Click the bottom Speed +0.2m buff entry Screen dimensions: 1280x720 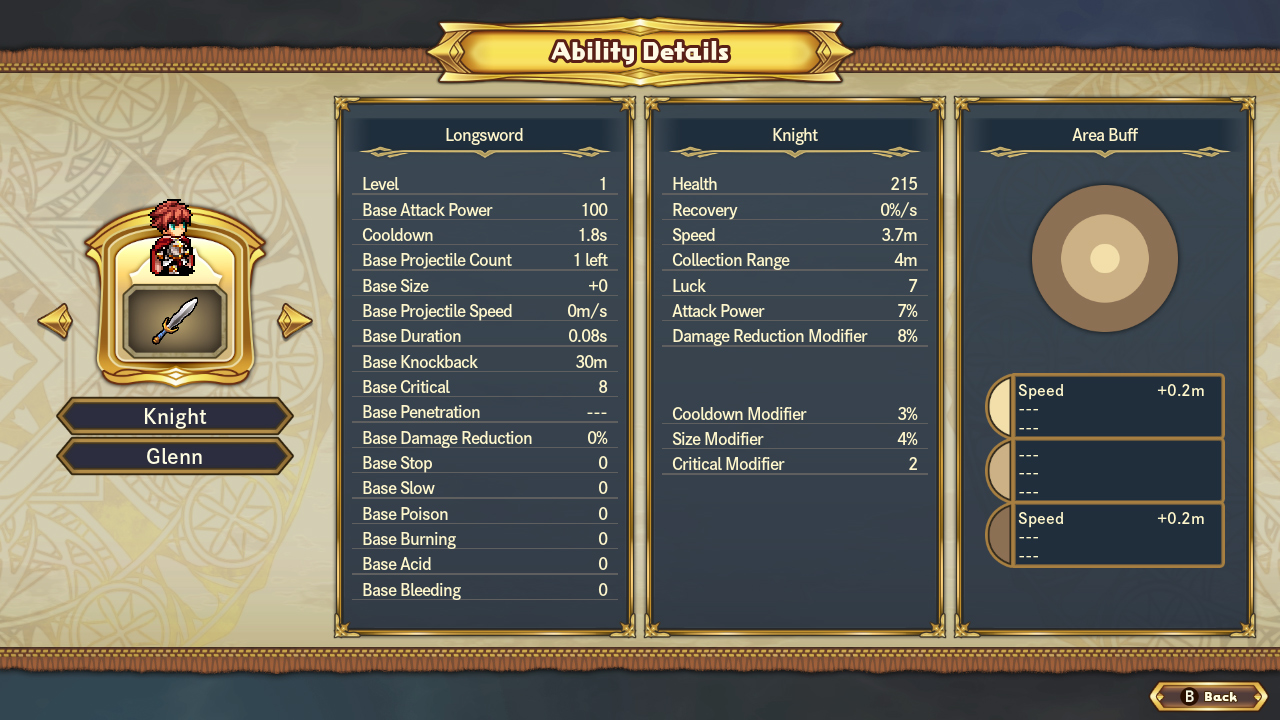(1118, 534)
